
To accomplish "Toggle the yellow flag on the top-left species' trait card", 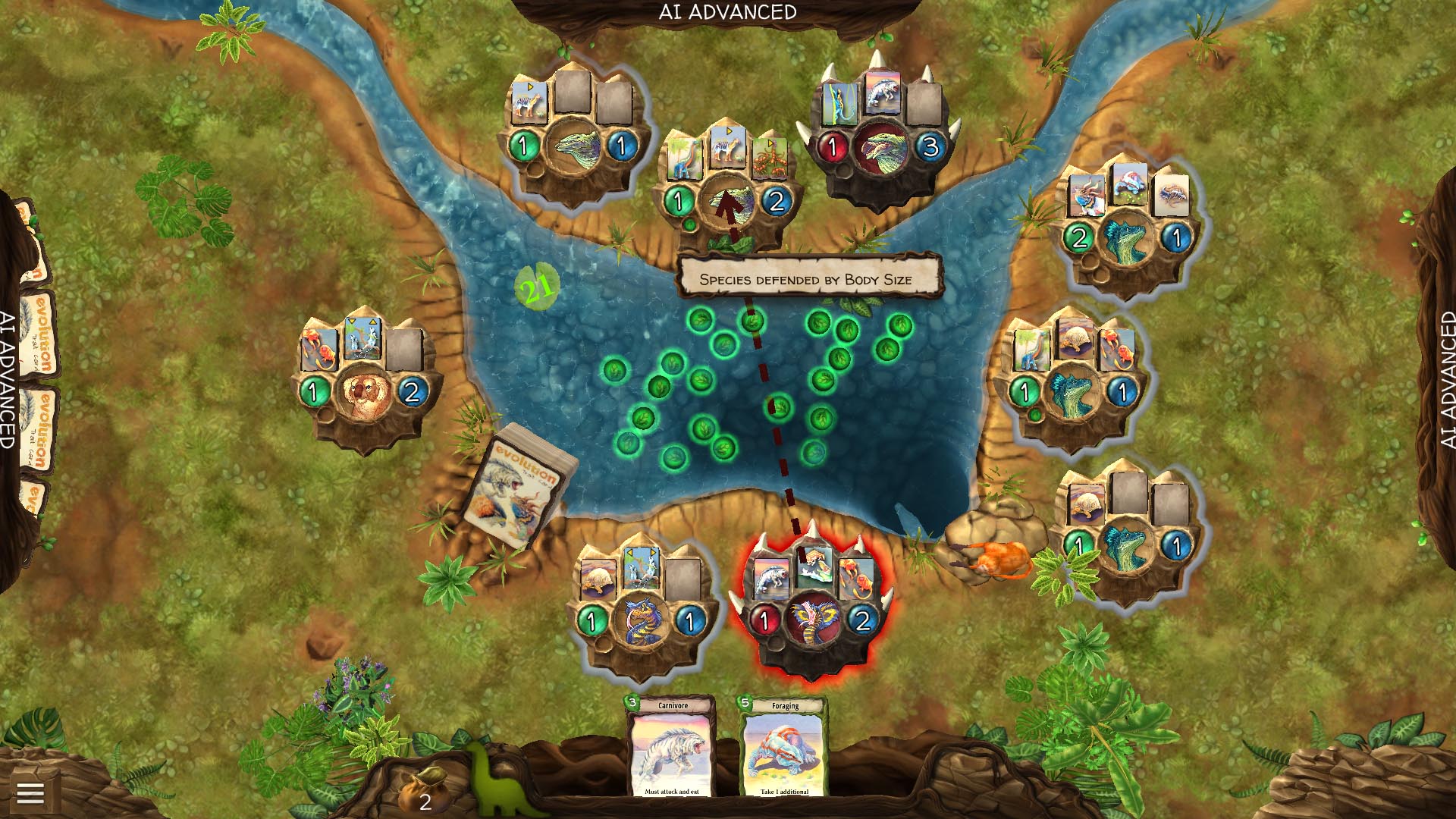I will 530,87.
